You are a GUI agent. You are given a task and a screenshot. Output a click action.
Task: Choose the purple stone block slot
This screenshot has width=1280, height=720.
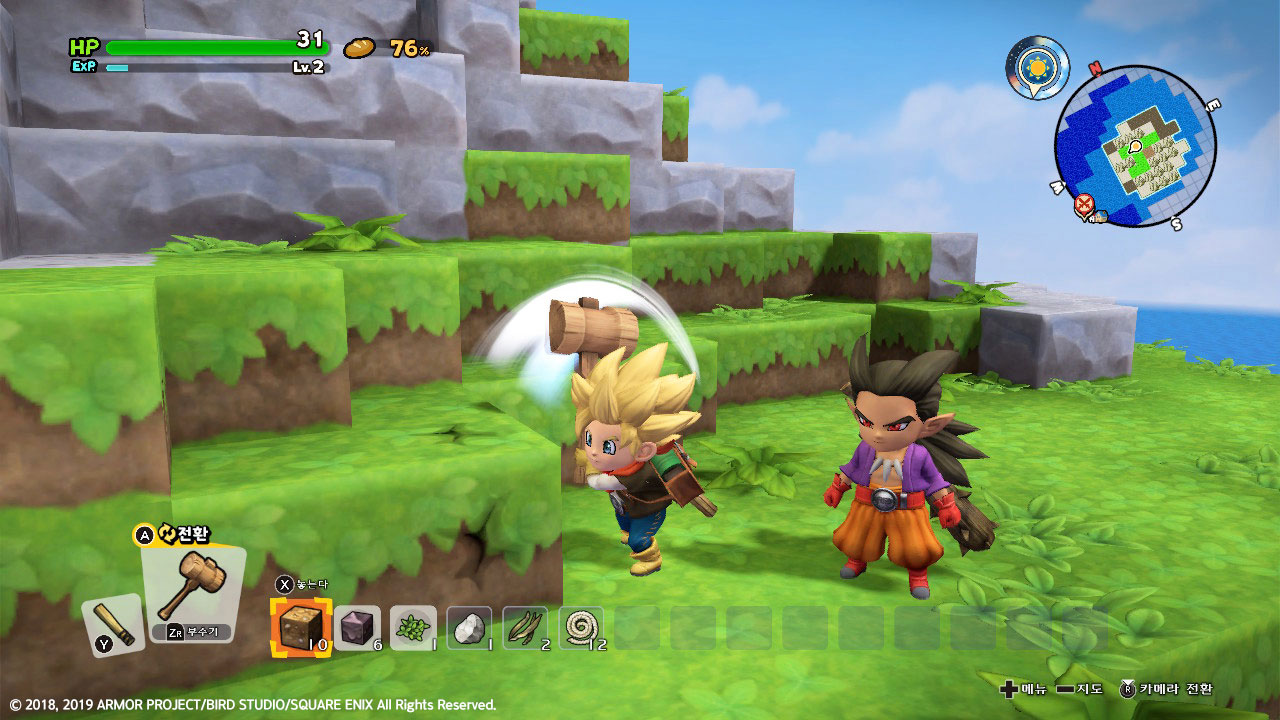356,627
